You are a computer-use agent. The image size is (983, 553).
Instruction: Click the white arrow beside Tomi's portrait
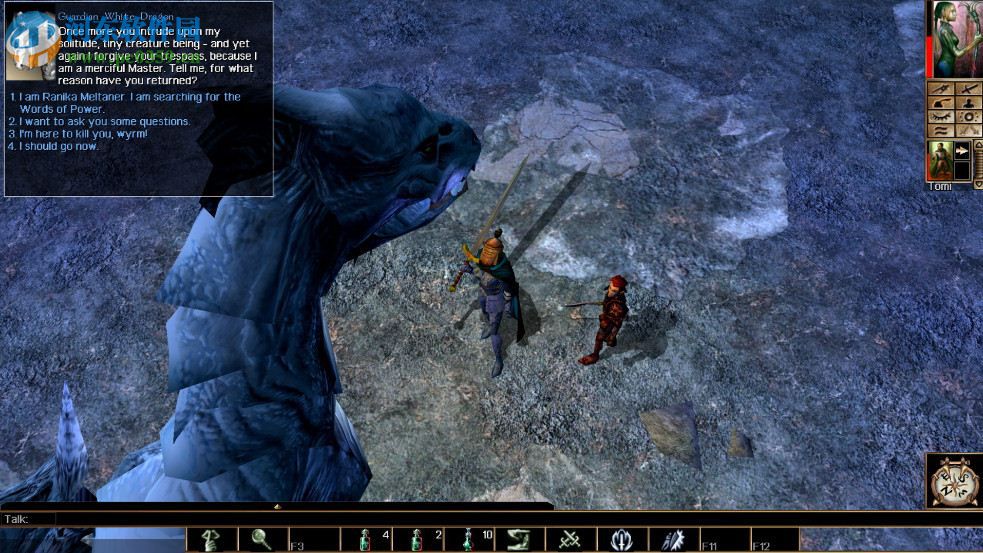click(963, 150)
